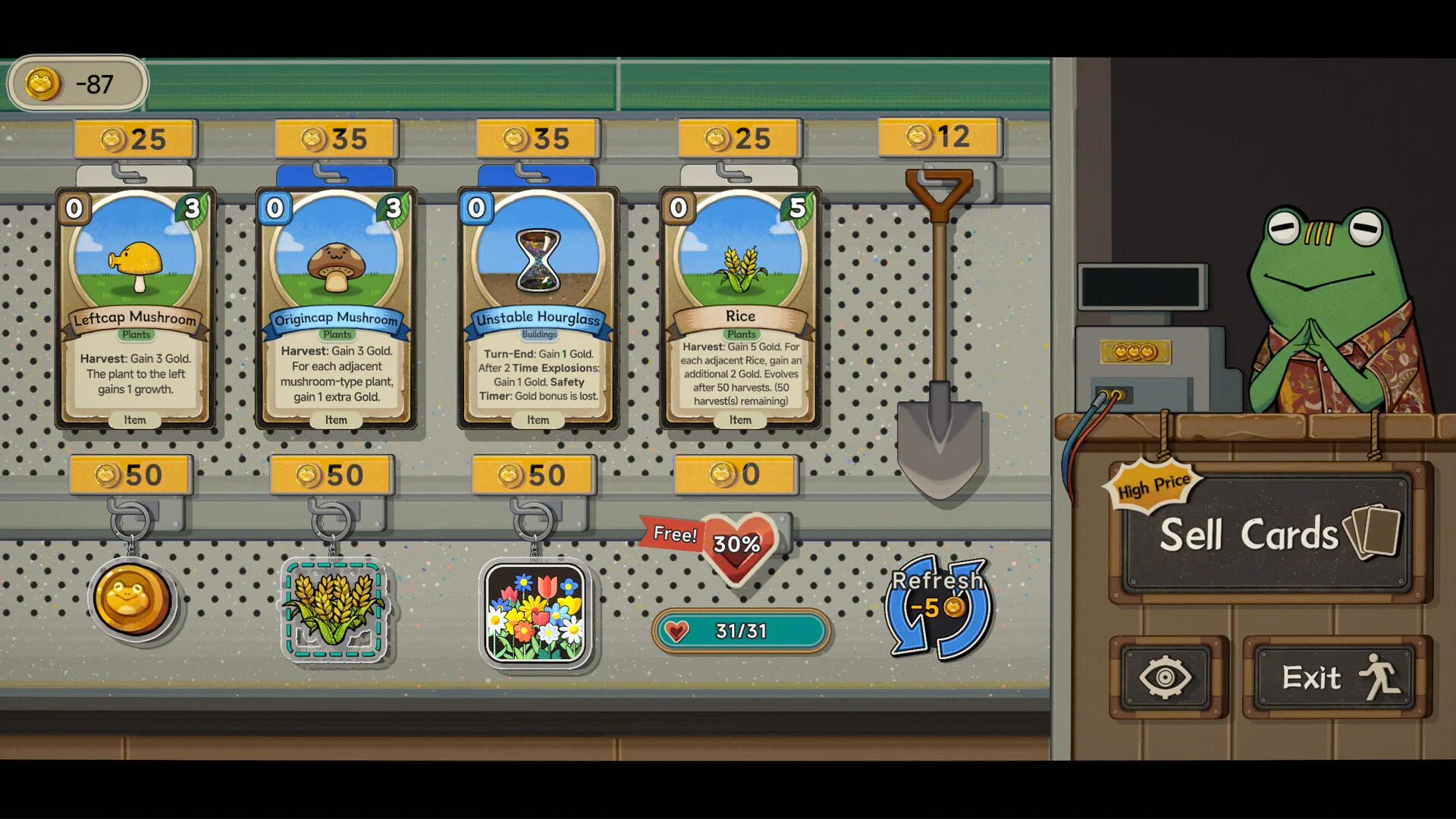1456x819 pixels.
Task: Select the Origincap Mushroom card
Action: 336,309
